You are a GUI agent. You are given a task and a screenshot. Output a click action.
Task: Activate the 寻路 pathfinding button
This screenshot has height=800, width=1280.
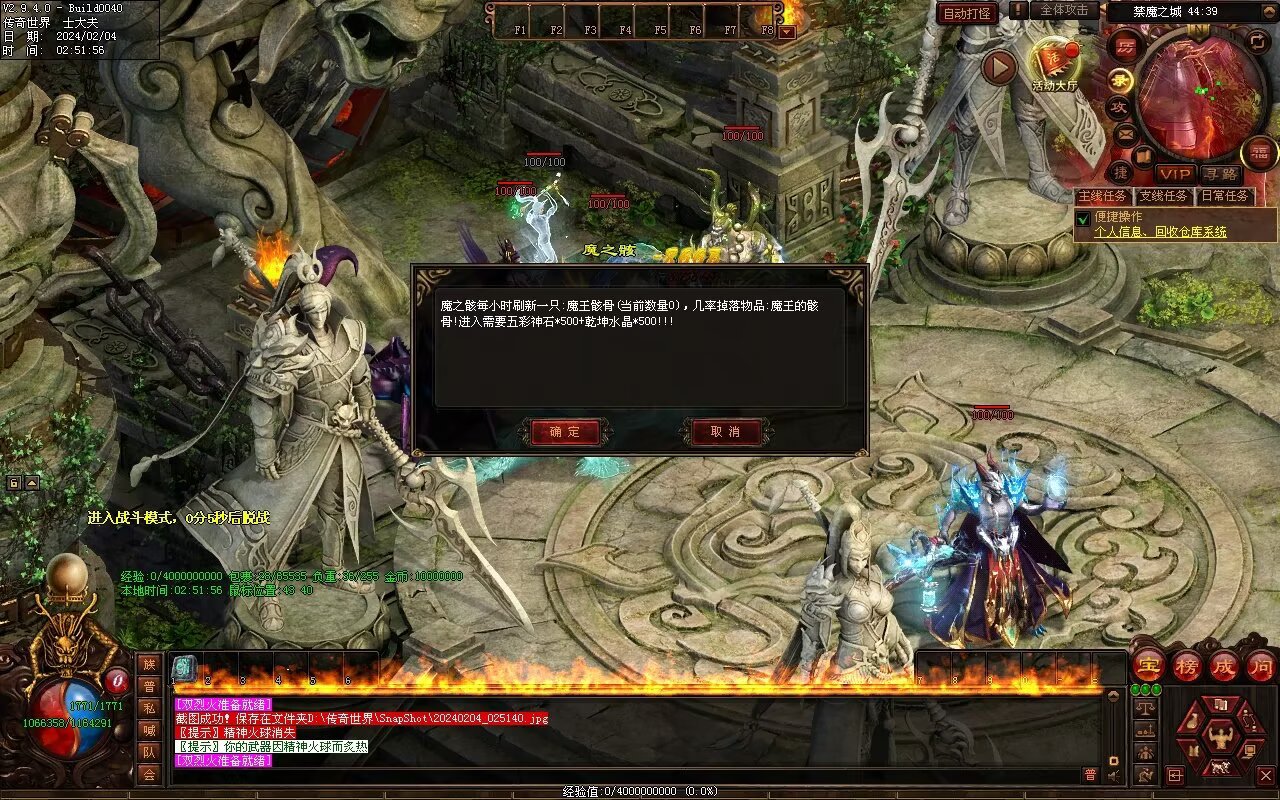(x=1219, y=175)
